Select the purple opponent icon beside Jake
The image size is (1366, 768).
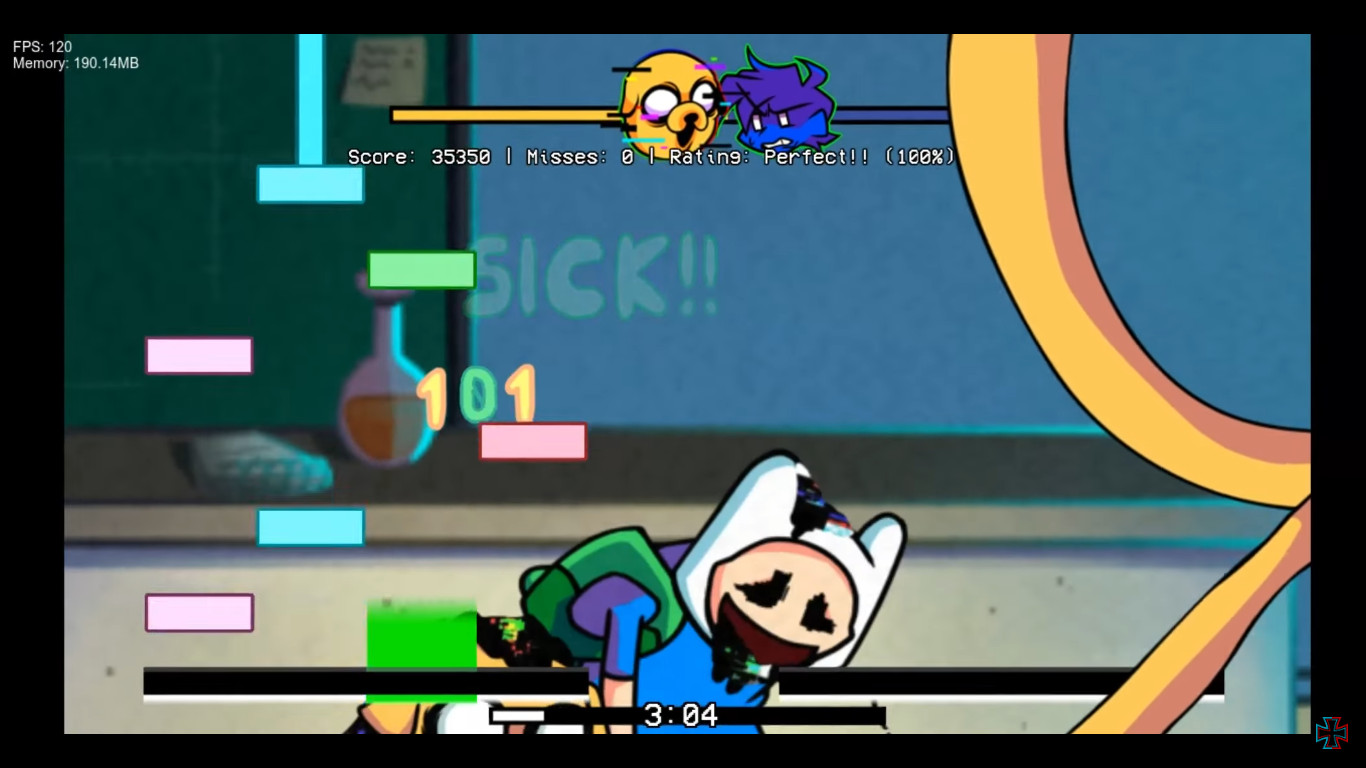782,100
